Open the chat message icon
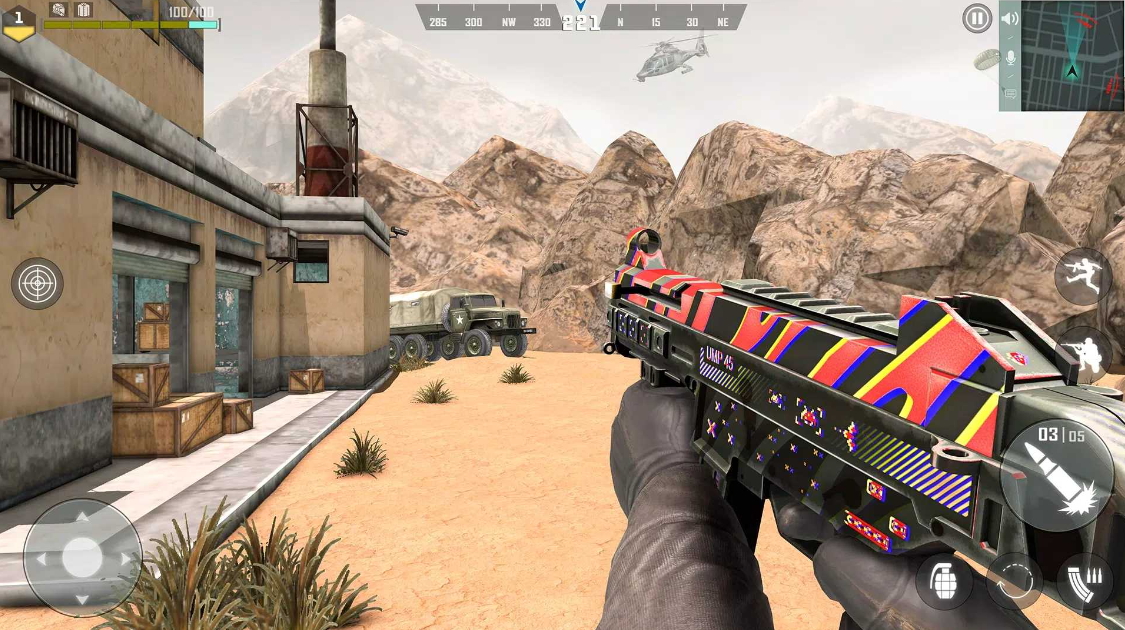 1010,94
